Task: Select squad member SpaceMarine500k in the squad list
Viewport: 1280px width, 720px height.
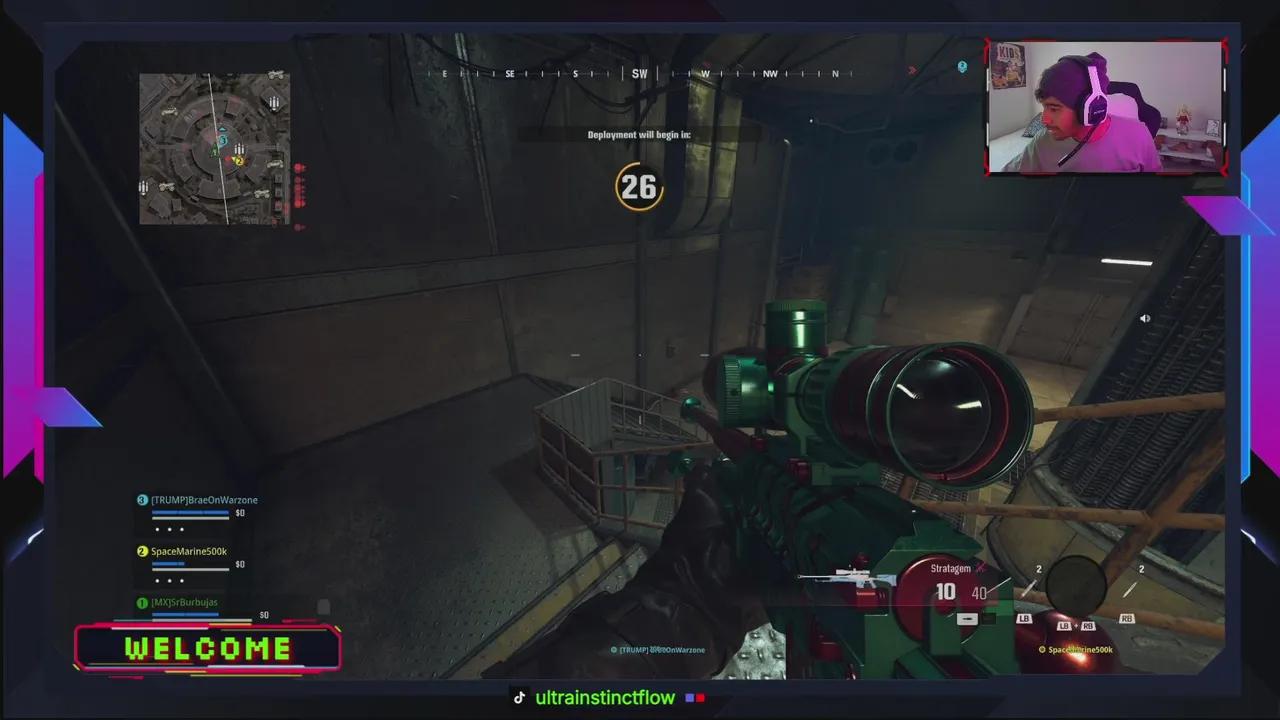Action: coord(188,552)
